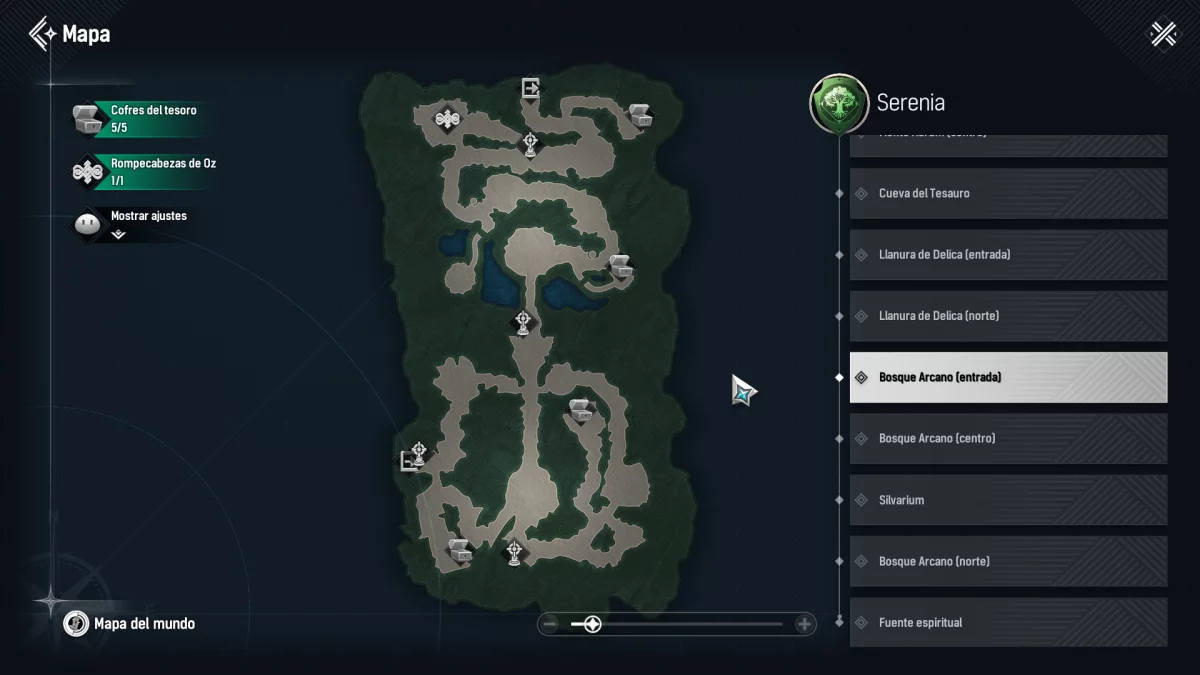Toggle the Rompecabezas de Oz filter
This screenshot has width=1200, height=675.
pos(142,171)
